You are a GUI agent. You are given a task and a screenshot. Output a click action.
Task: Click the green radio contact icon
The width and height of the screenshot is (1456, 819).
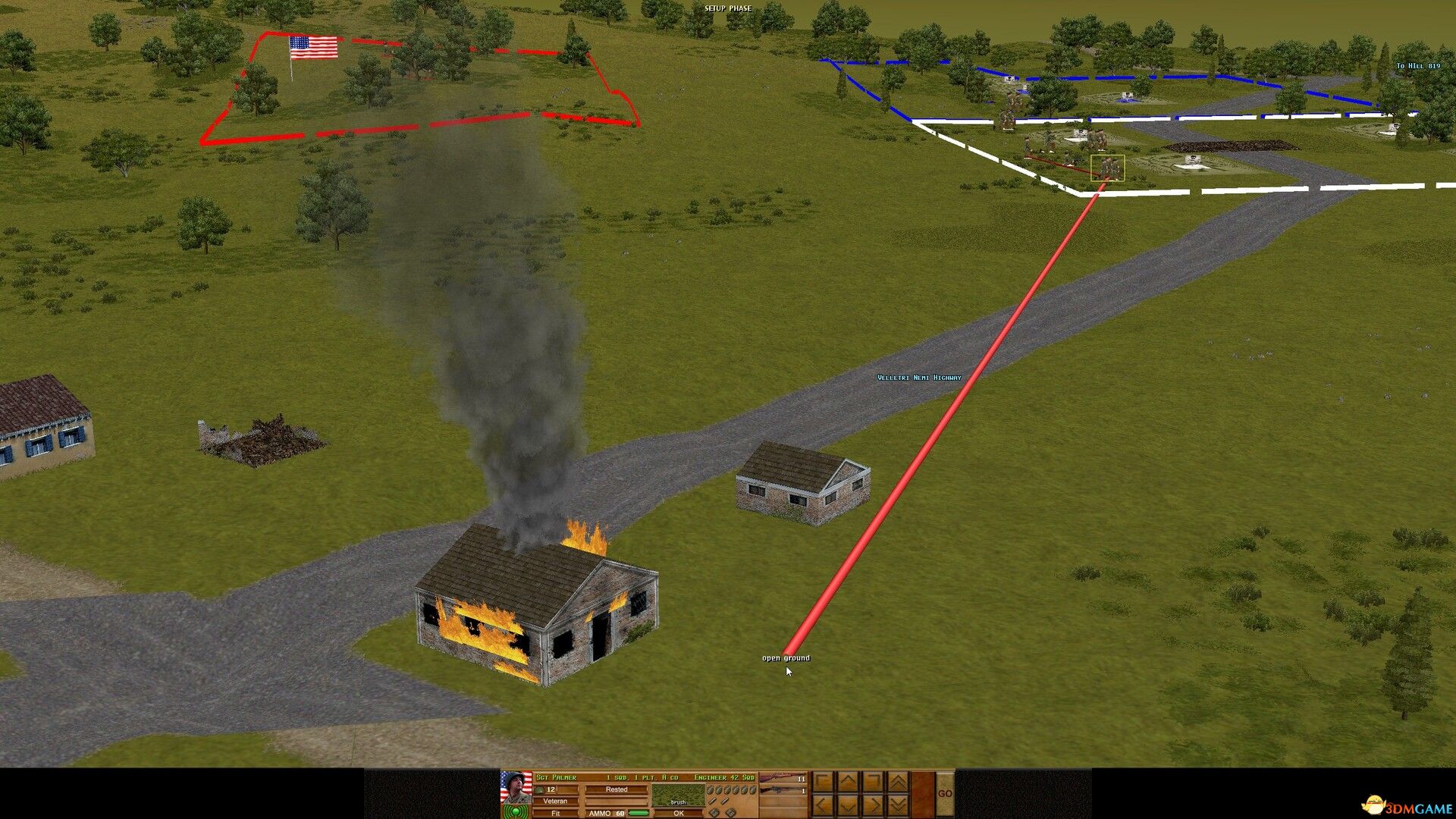coord(516,811)
